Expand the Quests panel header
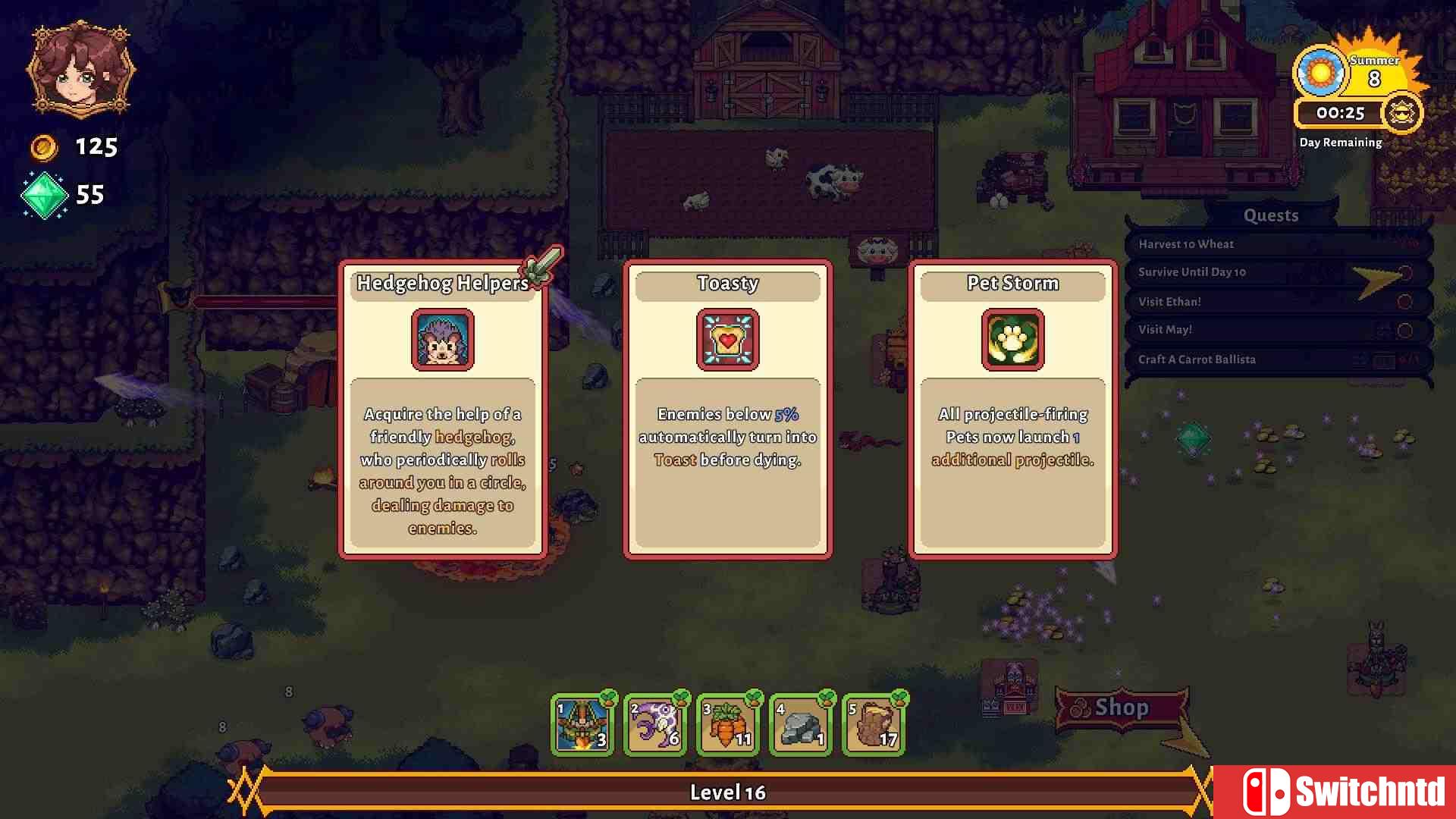The width and height of the screenshot is (1456, 819). [x=1270, y=215]
